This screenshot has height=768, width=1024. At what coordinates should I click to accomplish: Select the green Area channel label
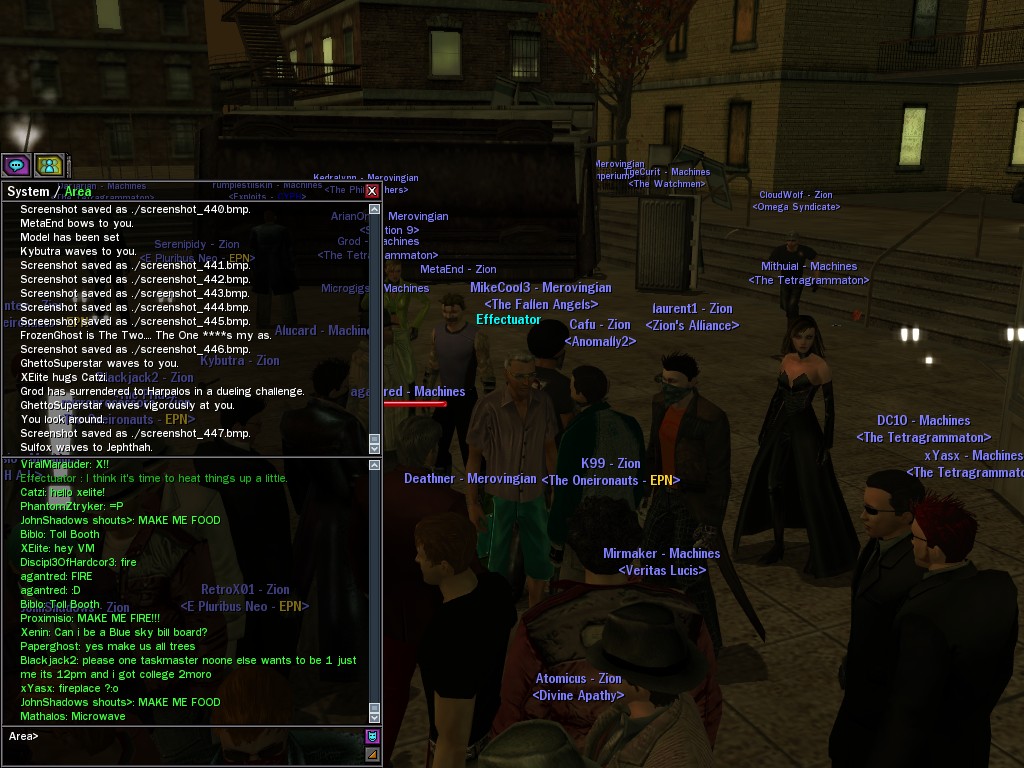tap(78, 192)
